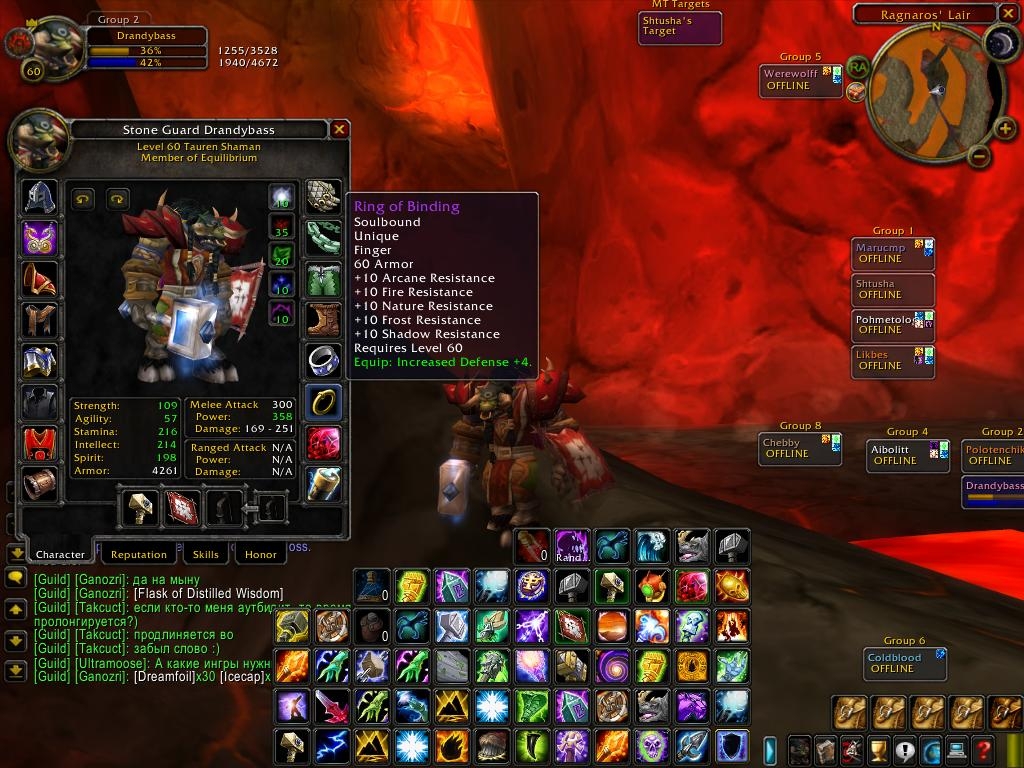
Task: Open the chat menu speech bubble button
Action: [x=15, y=578]
